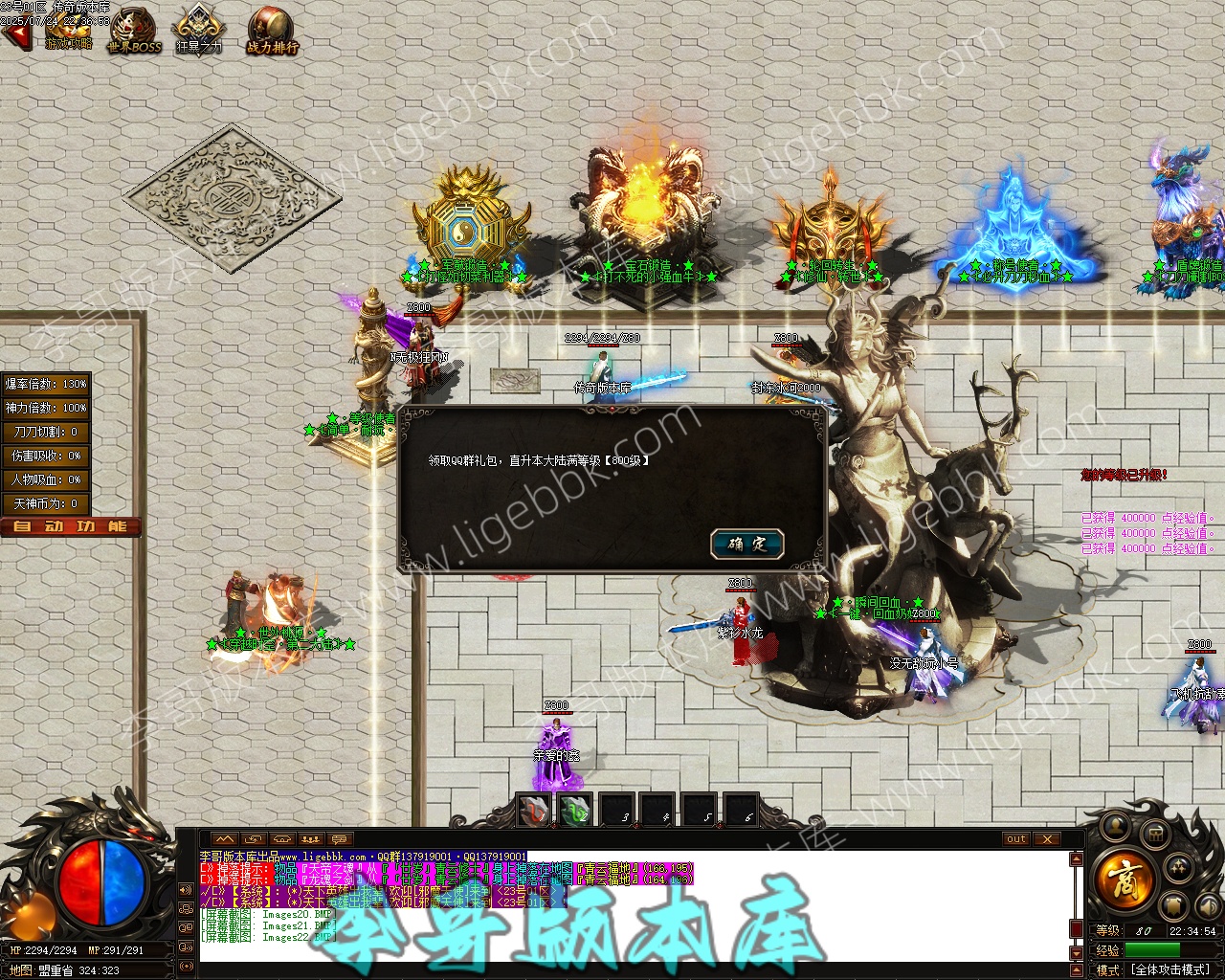Click the chat panel 'out' button
Viewport: 1225px width, 980px height.
point(1016,839)
